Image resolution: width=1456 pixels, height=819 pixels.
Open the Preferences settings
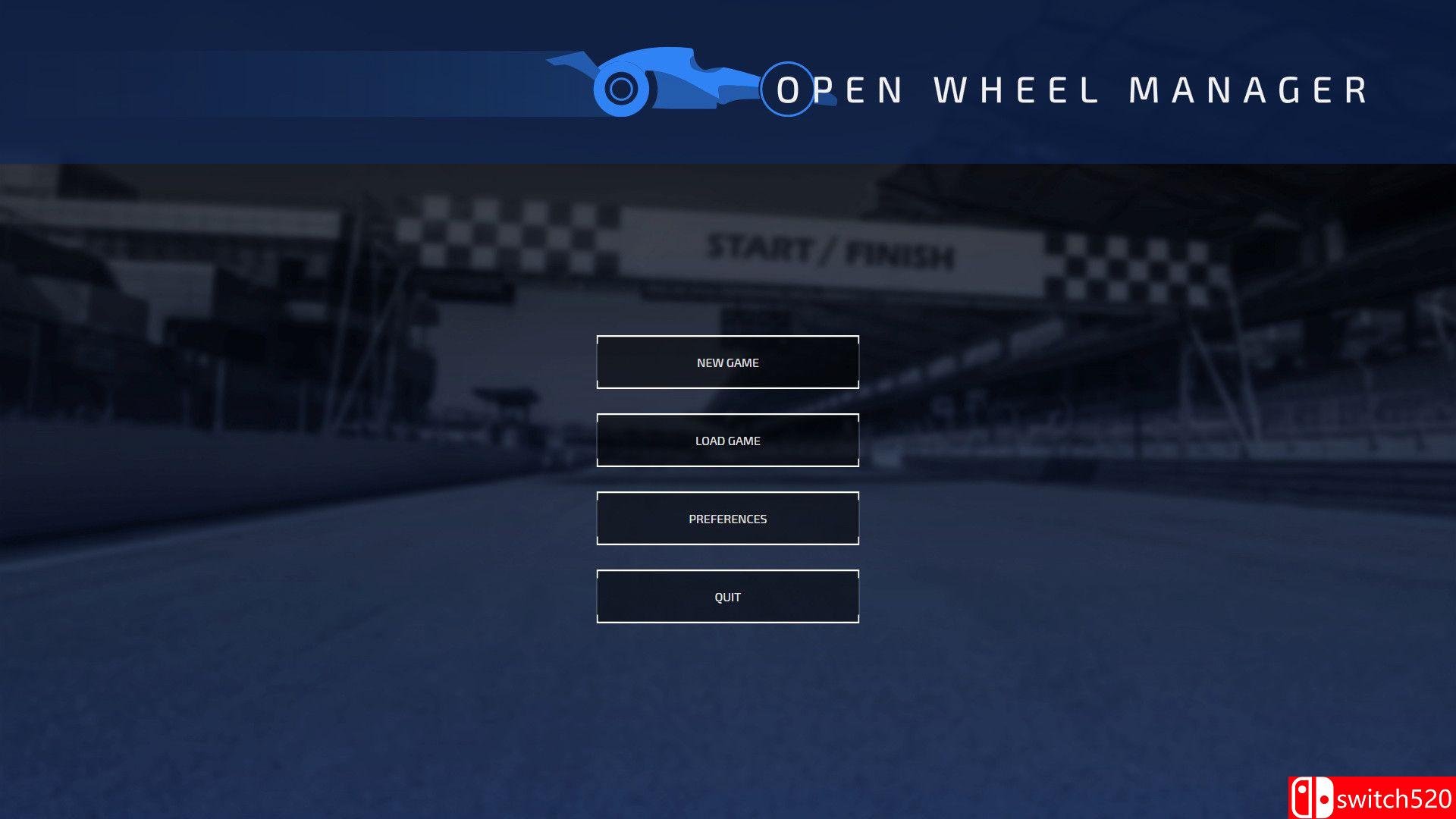[727, 518]
